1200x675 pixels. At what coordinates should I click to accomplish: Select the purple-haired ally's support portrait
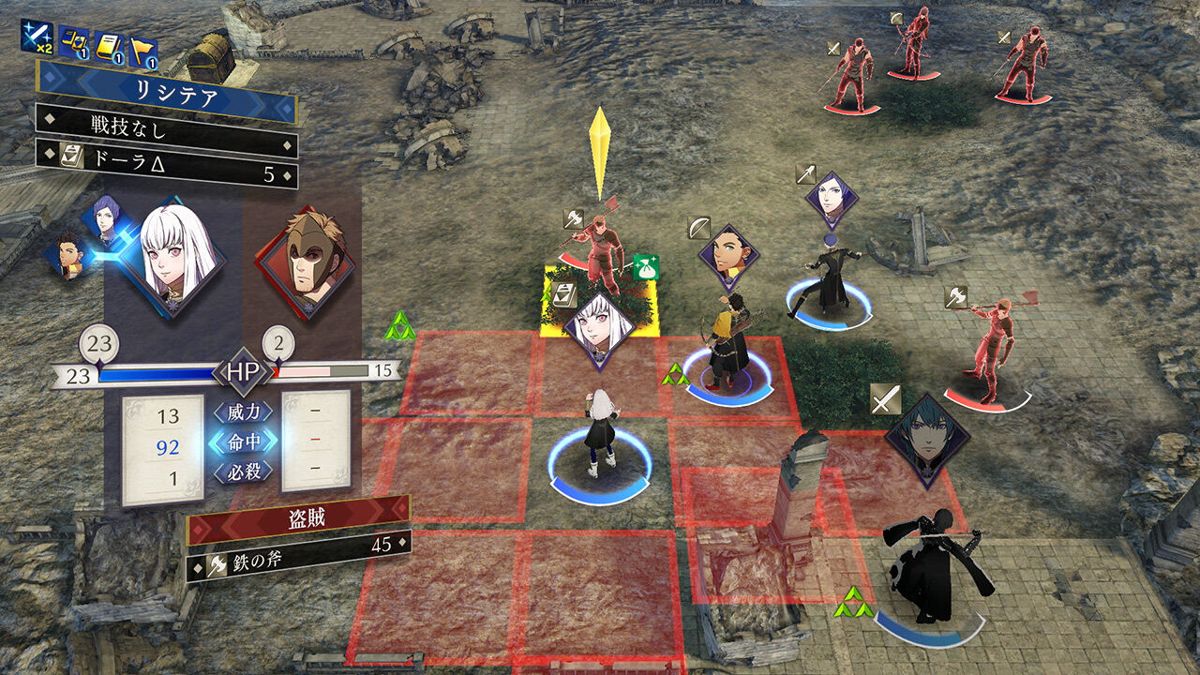pos(106,220)
